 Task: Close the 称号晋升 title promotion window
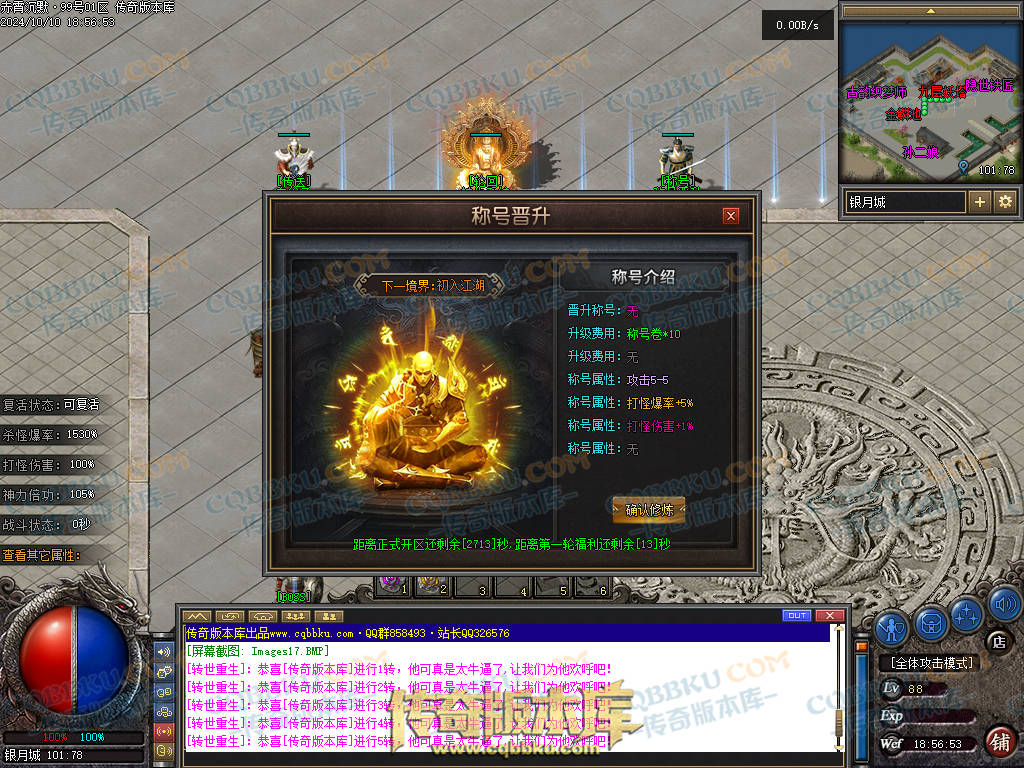click(731, 215)
